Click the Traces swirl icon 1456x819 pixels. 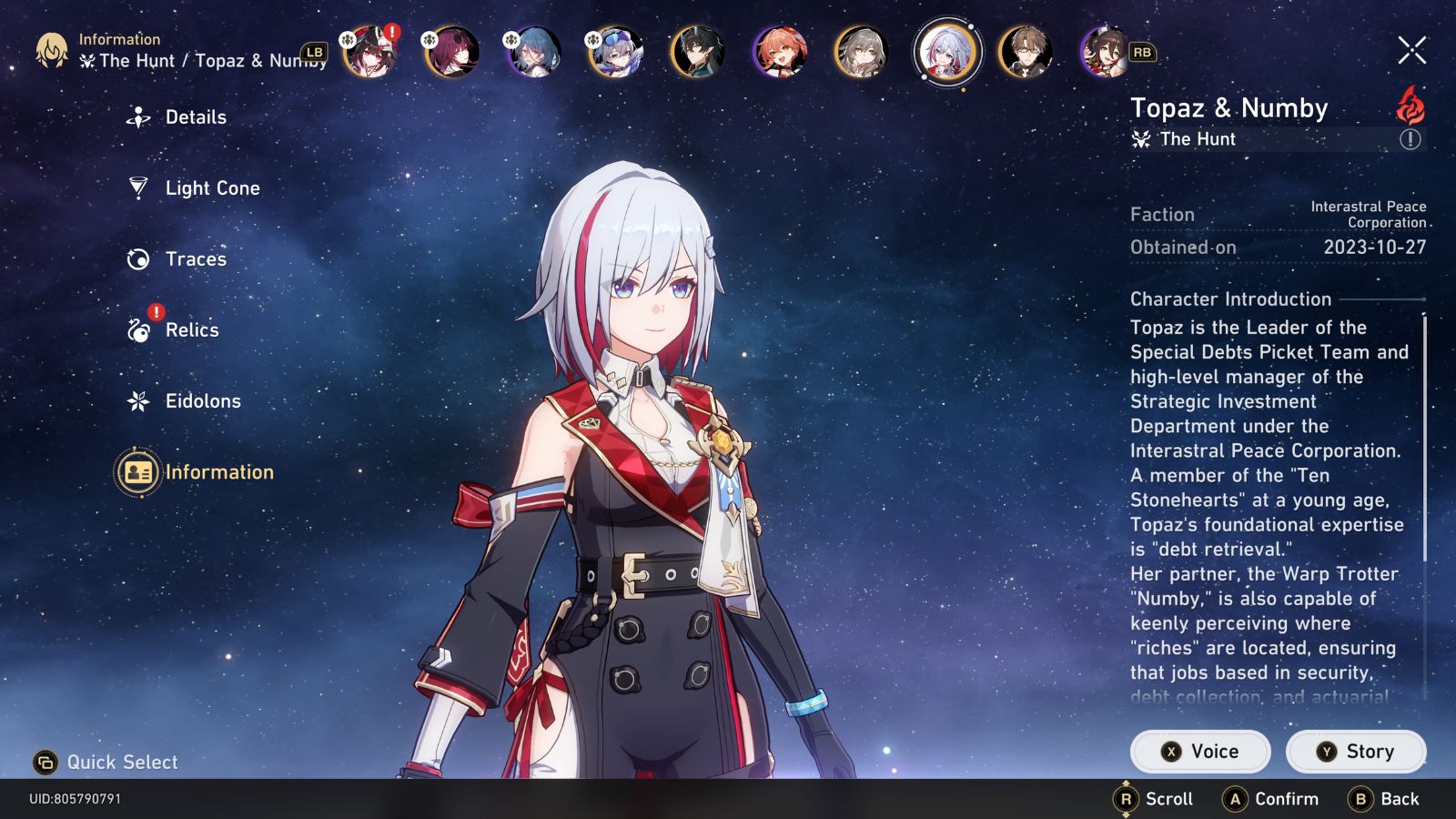click(138, 258)
